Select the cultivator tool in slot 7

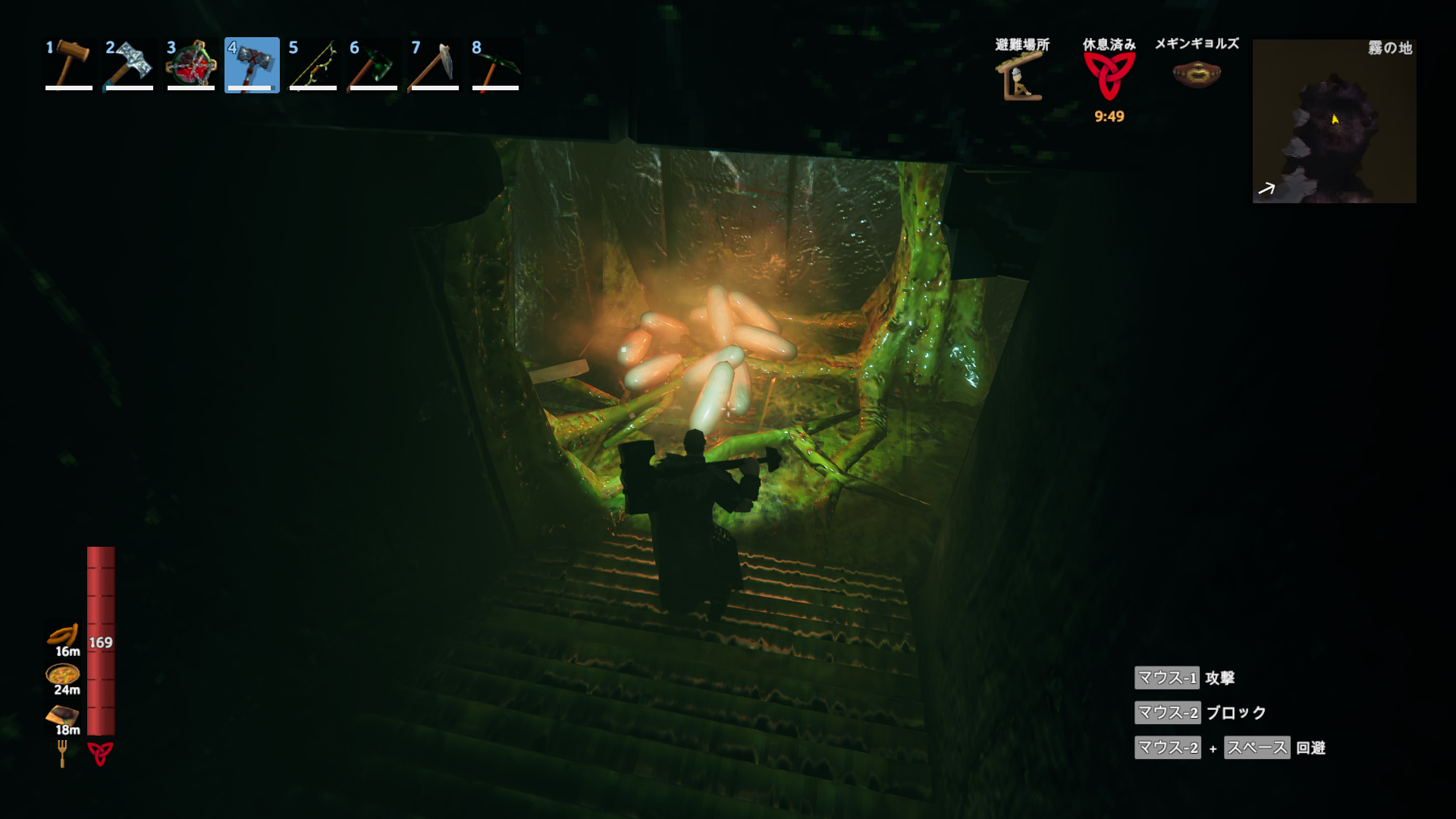(x=435, y=65)
